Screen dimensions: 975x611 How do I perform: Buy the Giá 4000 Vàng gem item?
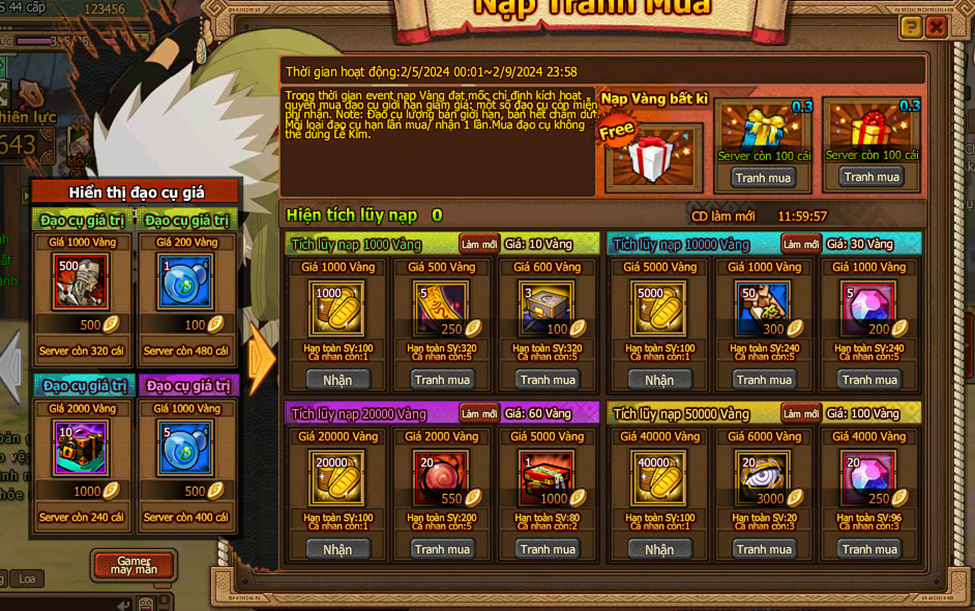click(x=869, y=549)
